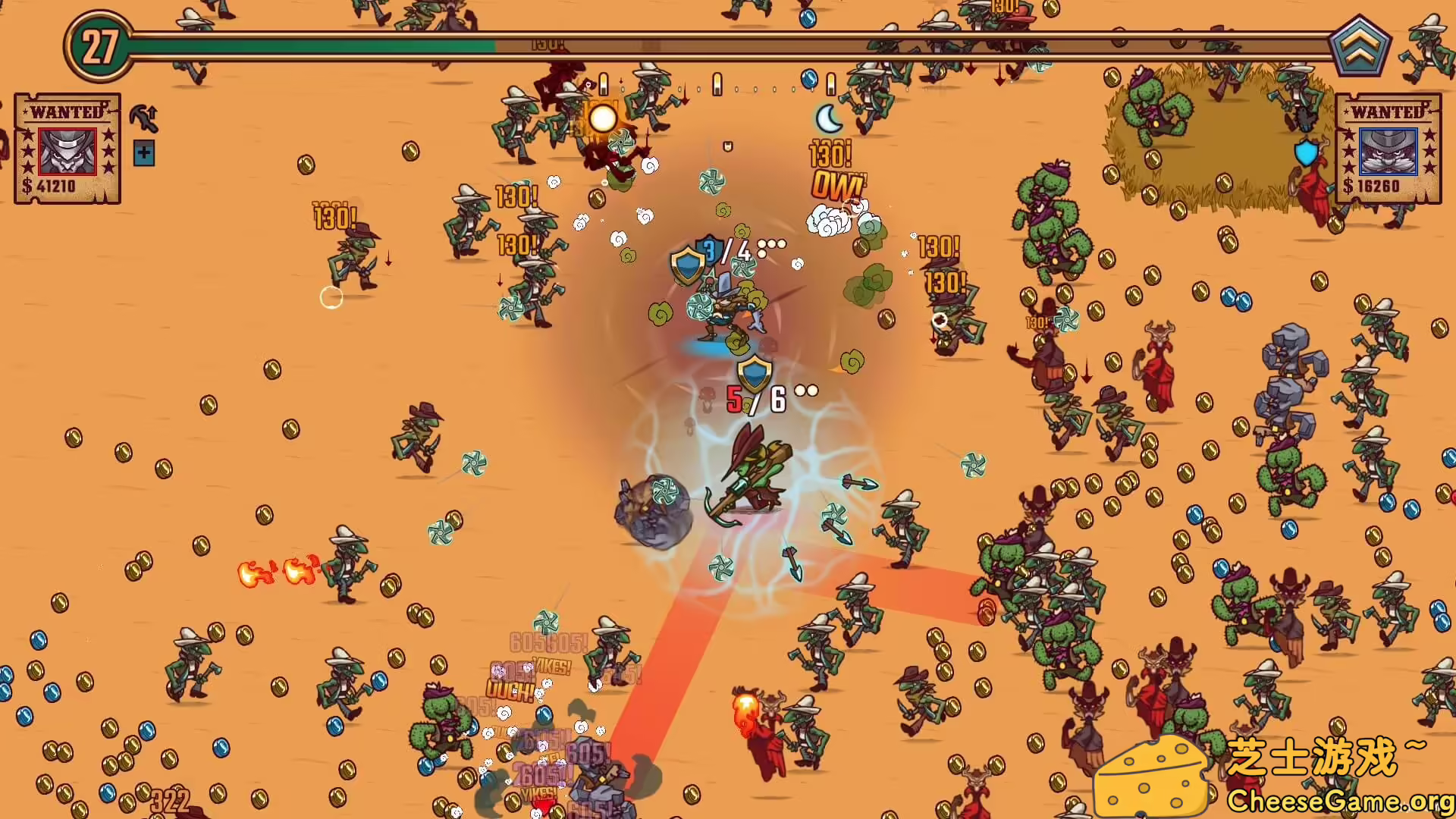The width and height of the screenshot is (1456, 819).
Task: Click the $41210 Wanted poster portrait
Action: pos(67,150)
